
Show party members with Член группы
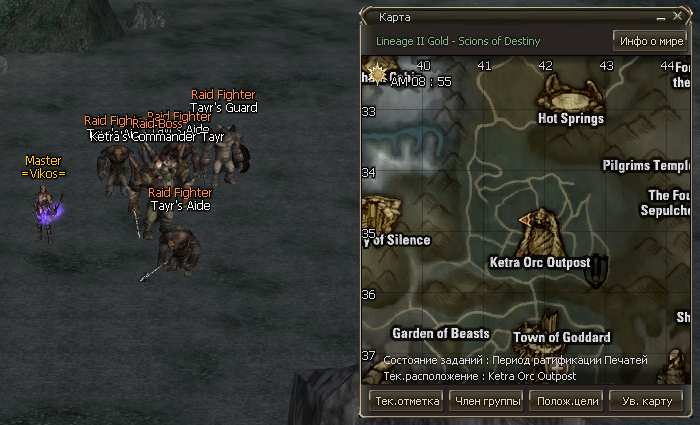487,401
